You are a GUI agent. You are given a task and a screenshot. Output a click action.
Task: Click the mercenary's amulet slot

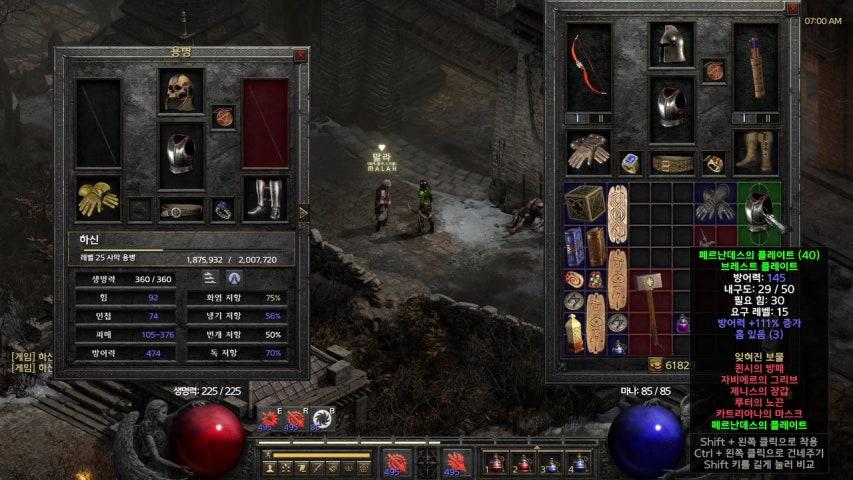pos(224,117)
